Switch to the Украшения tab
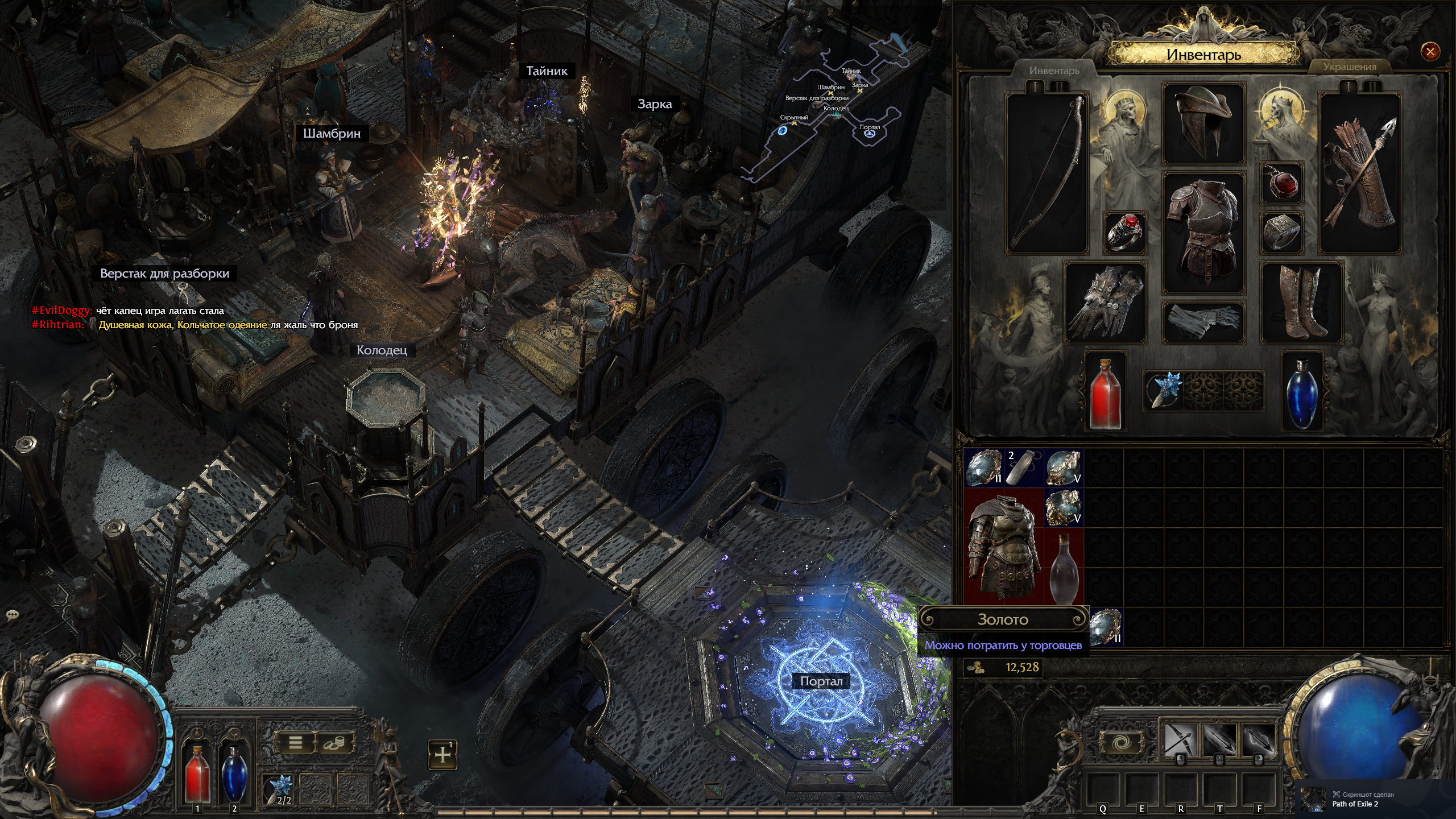 1349,67
